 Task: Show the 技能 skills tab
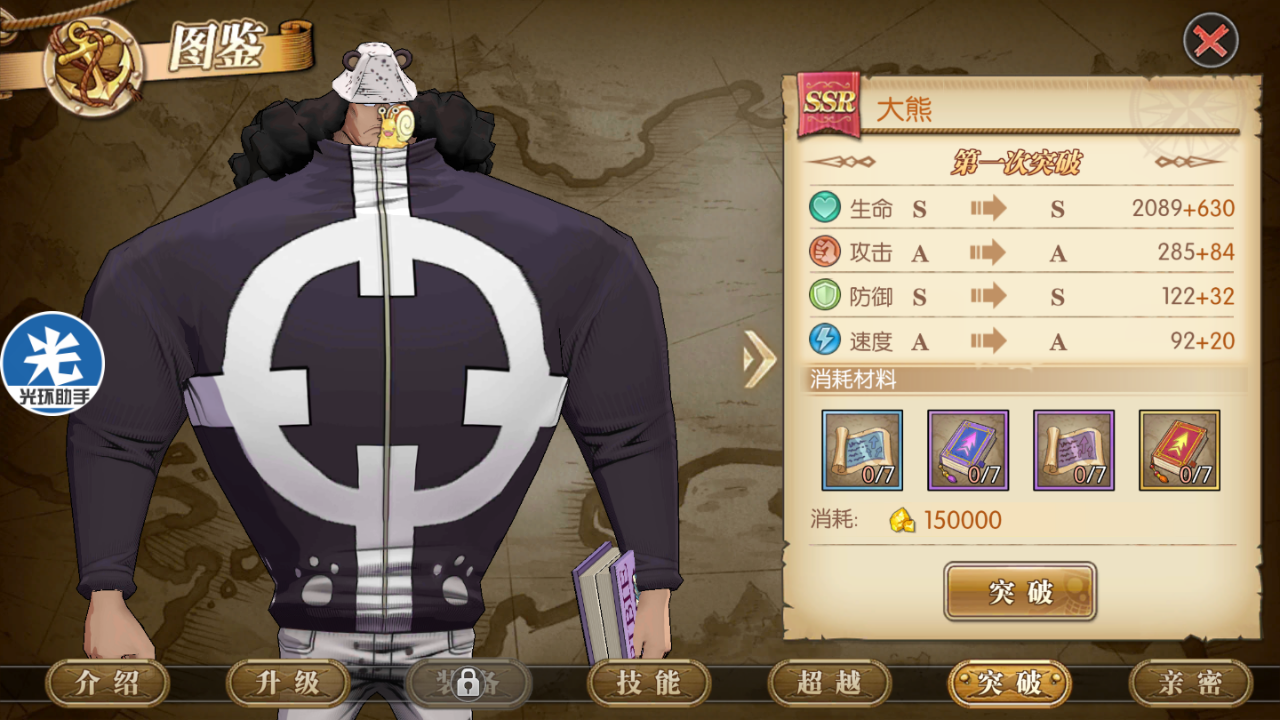click(649, 684)
